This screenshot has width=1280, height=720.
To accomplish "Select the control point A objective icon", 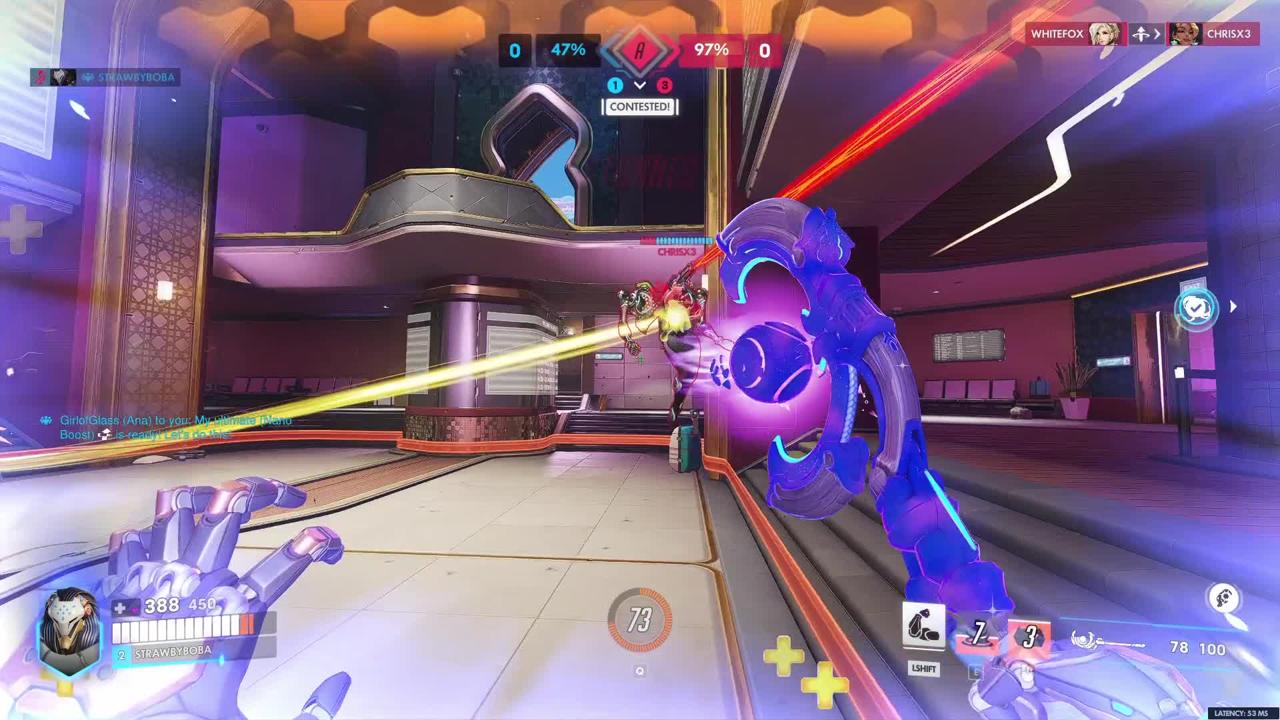I will pyautogui.click(x=640, y=50).
